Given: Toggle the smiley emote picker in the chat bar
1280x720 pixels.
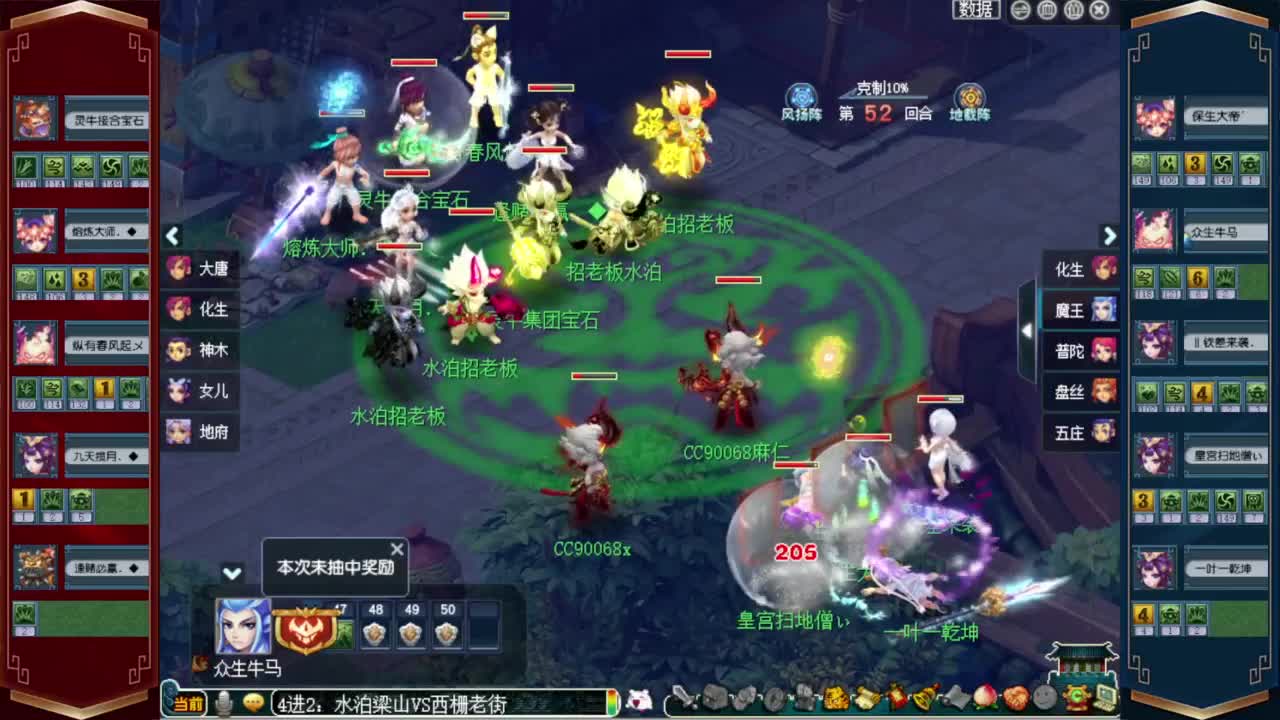Looking at the screenshot, I should tap(253, 703).
